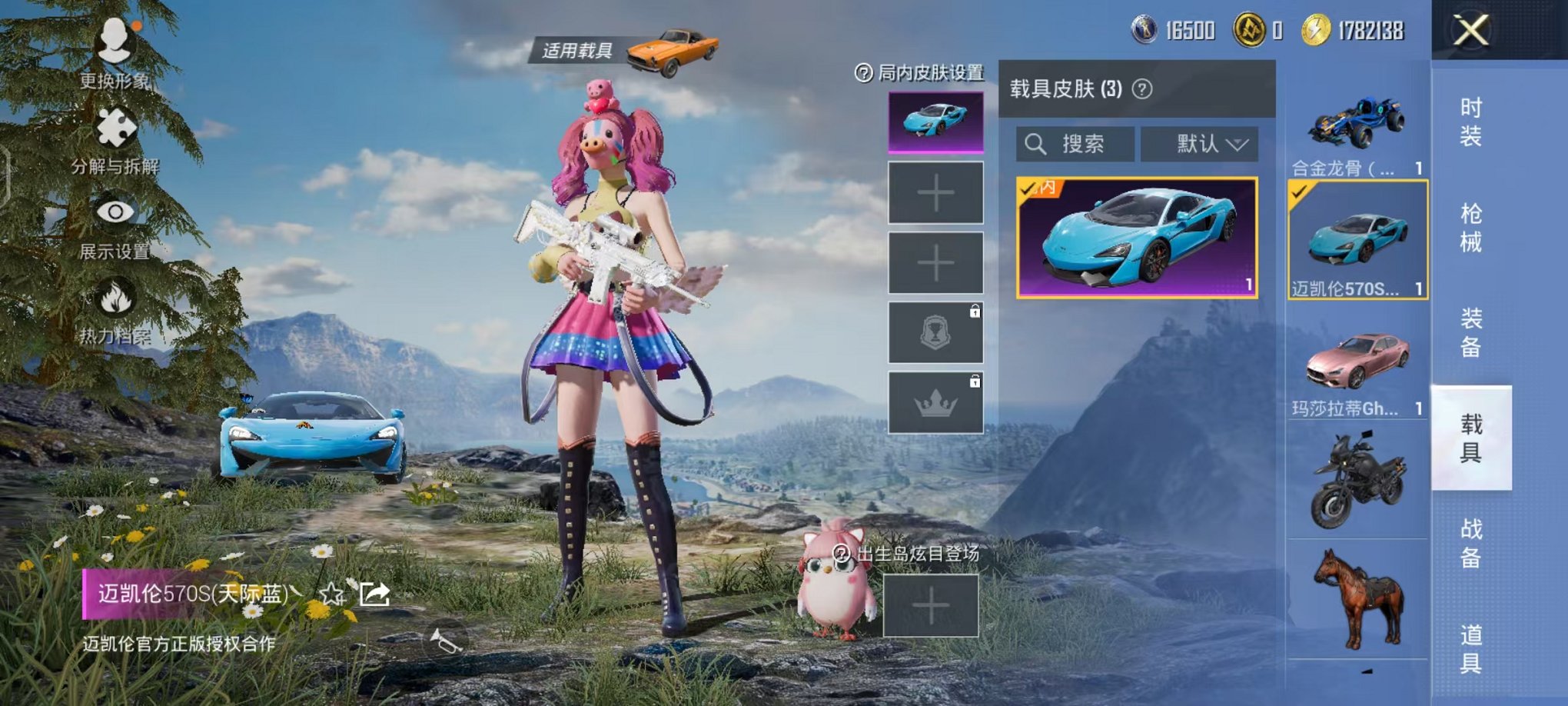
Task: Open the 默认 sort dropdown
Action: [x=1198, y=145]
